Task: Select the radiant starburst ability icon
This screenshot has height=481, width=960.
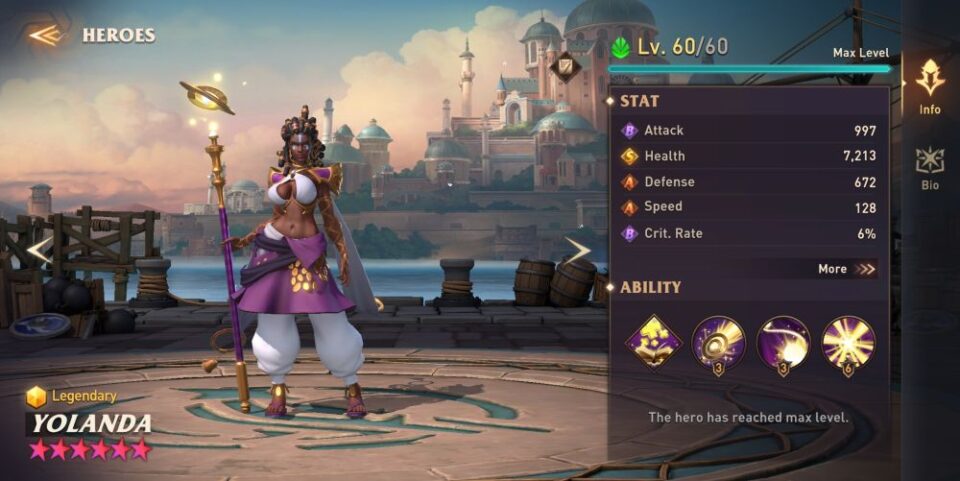Action: [848, 342]
